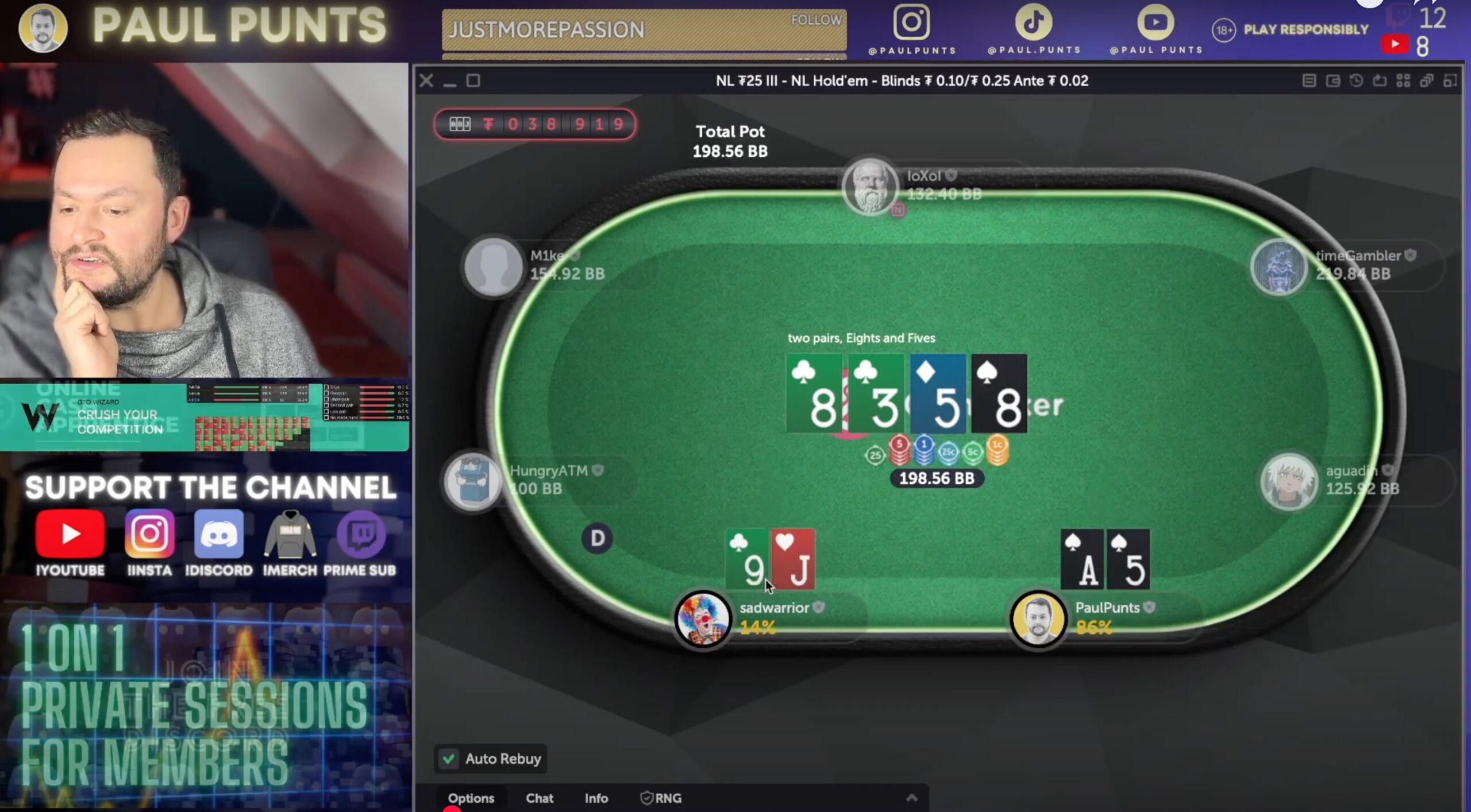Screen dimensions: 1471x812
Task: Minimize the poker table window
Action: pyautogui.click(x=449, y=81)
